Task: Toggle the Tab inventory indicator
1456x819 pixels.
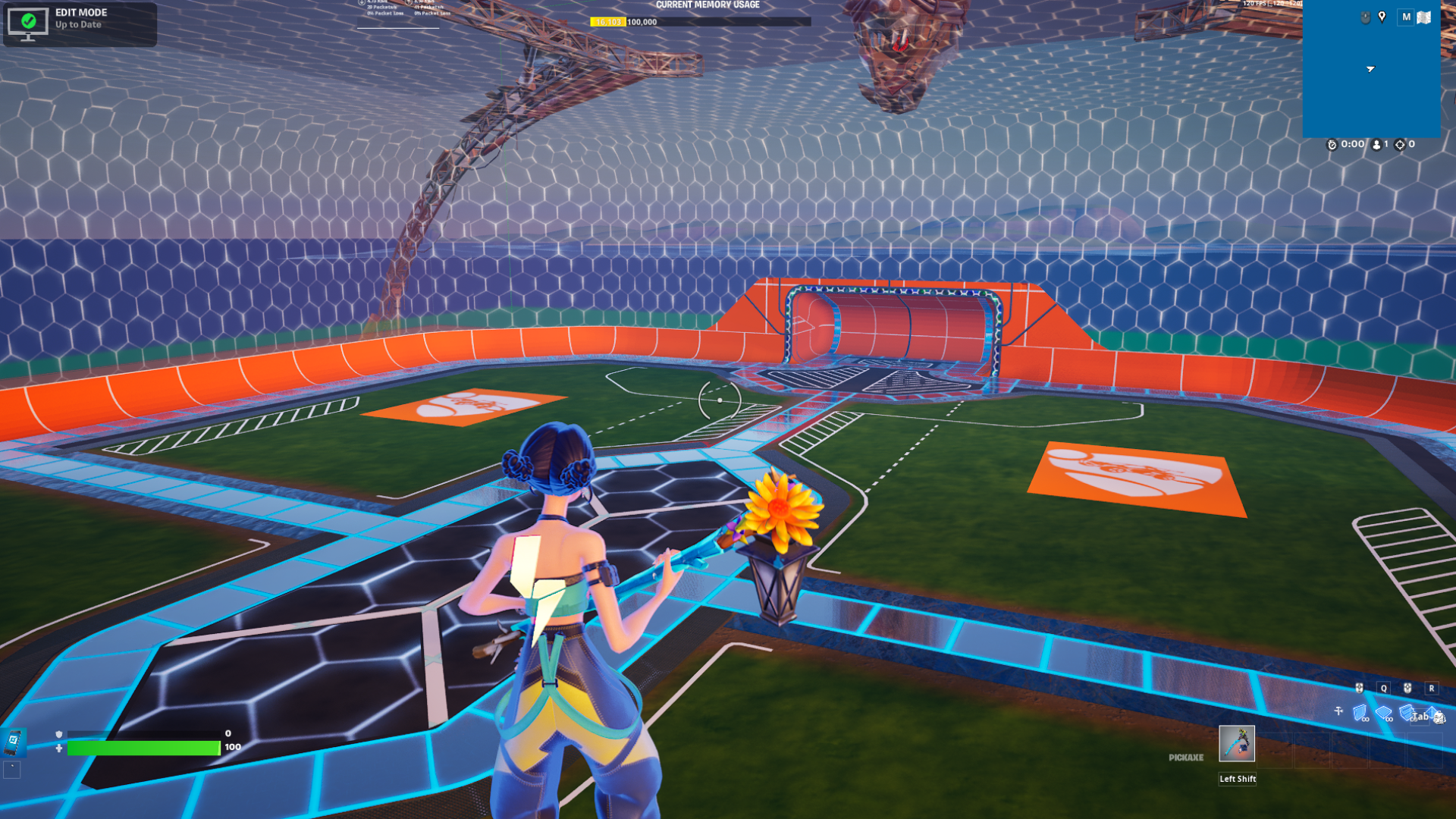Action: 1421,717
